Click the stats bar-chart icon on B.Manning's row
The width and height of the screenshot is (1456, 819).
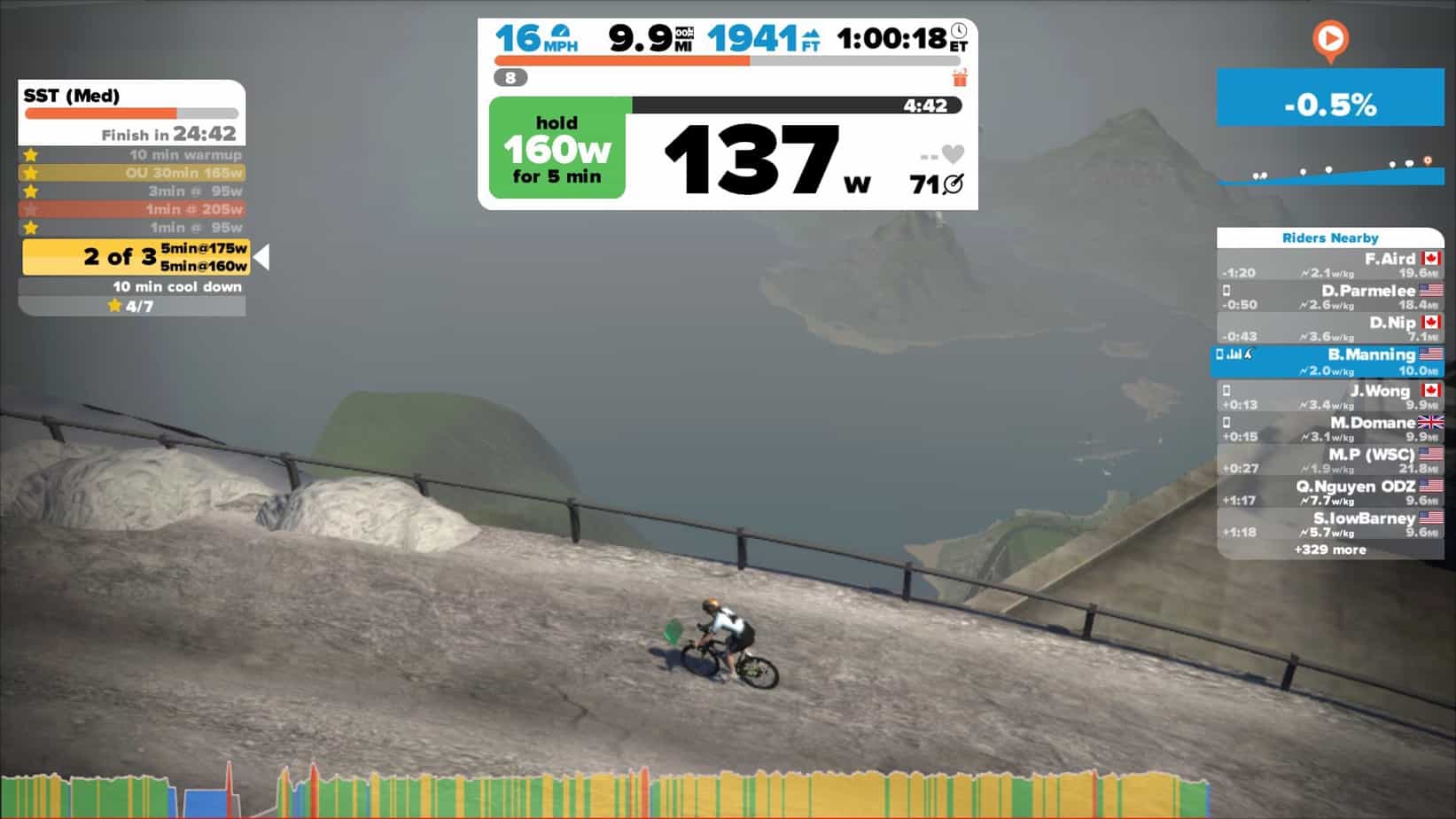point(1238,354)
